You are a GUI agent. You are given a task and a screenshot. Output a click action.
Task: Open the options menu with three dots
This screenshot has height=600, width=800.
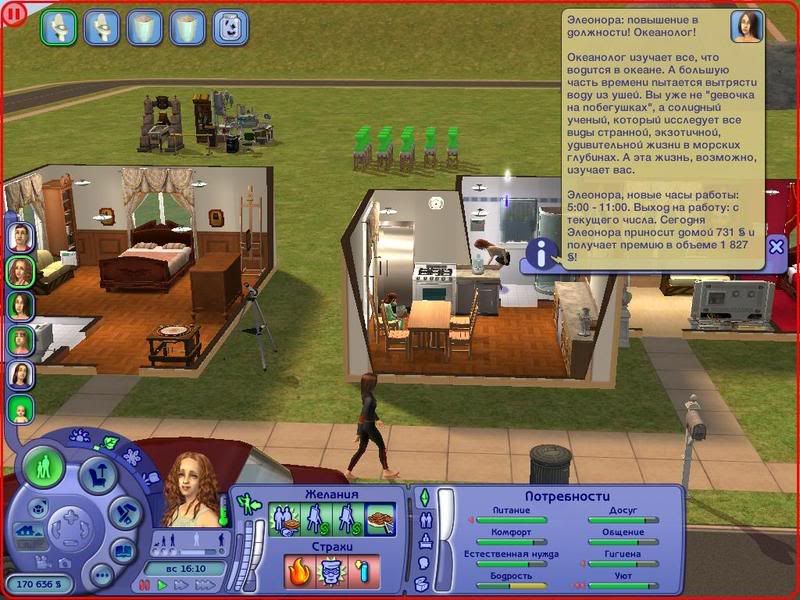pyautogui.click(x=100, y=574)
